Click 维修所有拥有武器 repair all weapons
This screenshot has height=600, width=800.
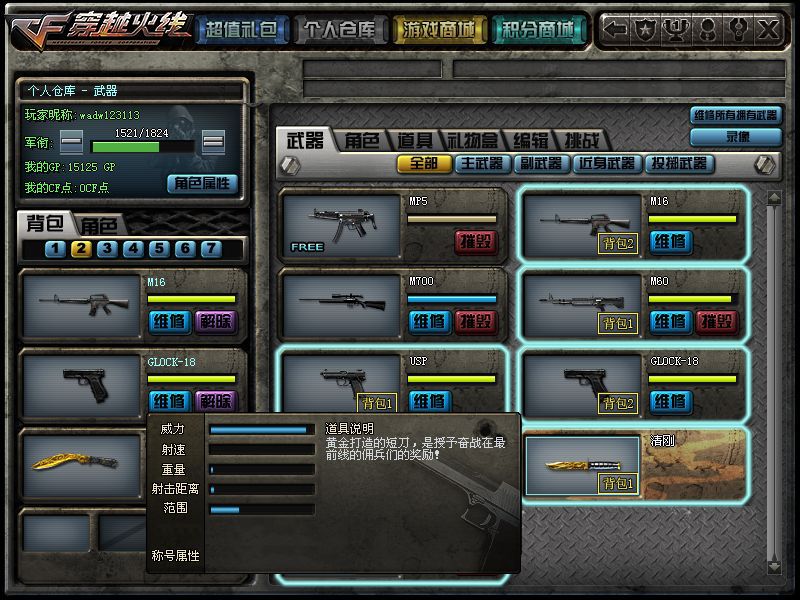735,115
